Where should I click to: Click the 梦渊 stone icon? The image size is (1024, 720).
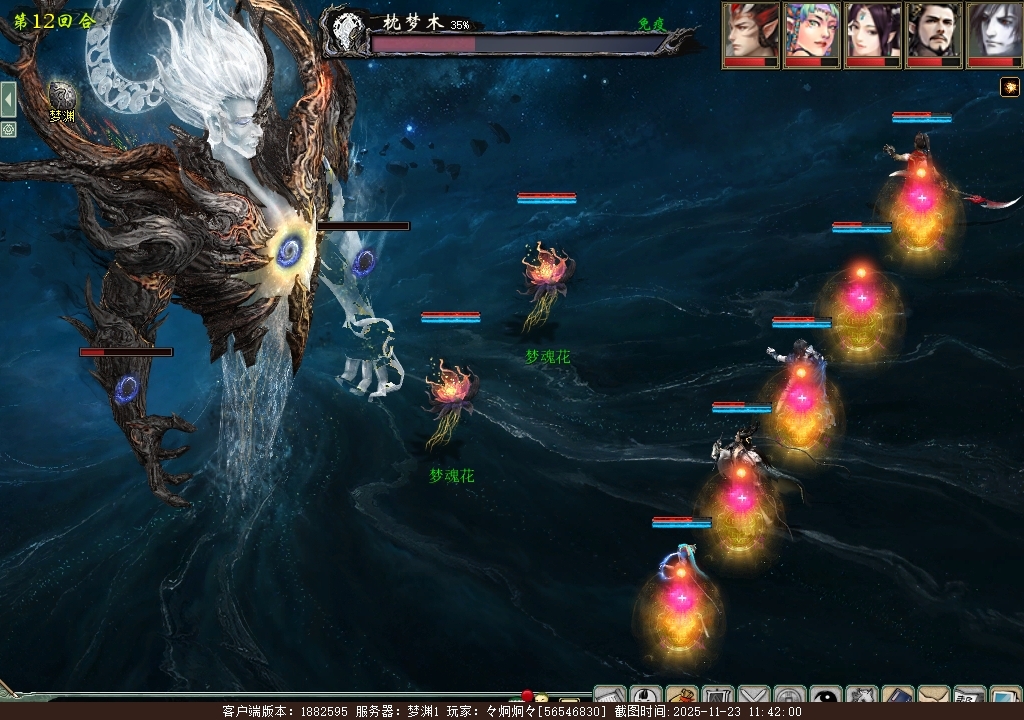point(63,96)
